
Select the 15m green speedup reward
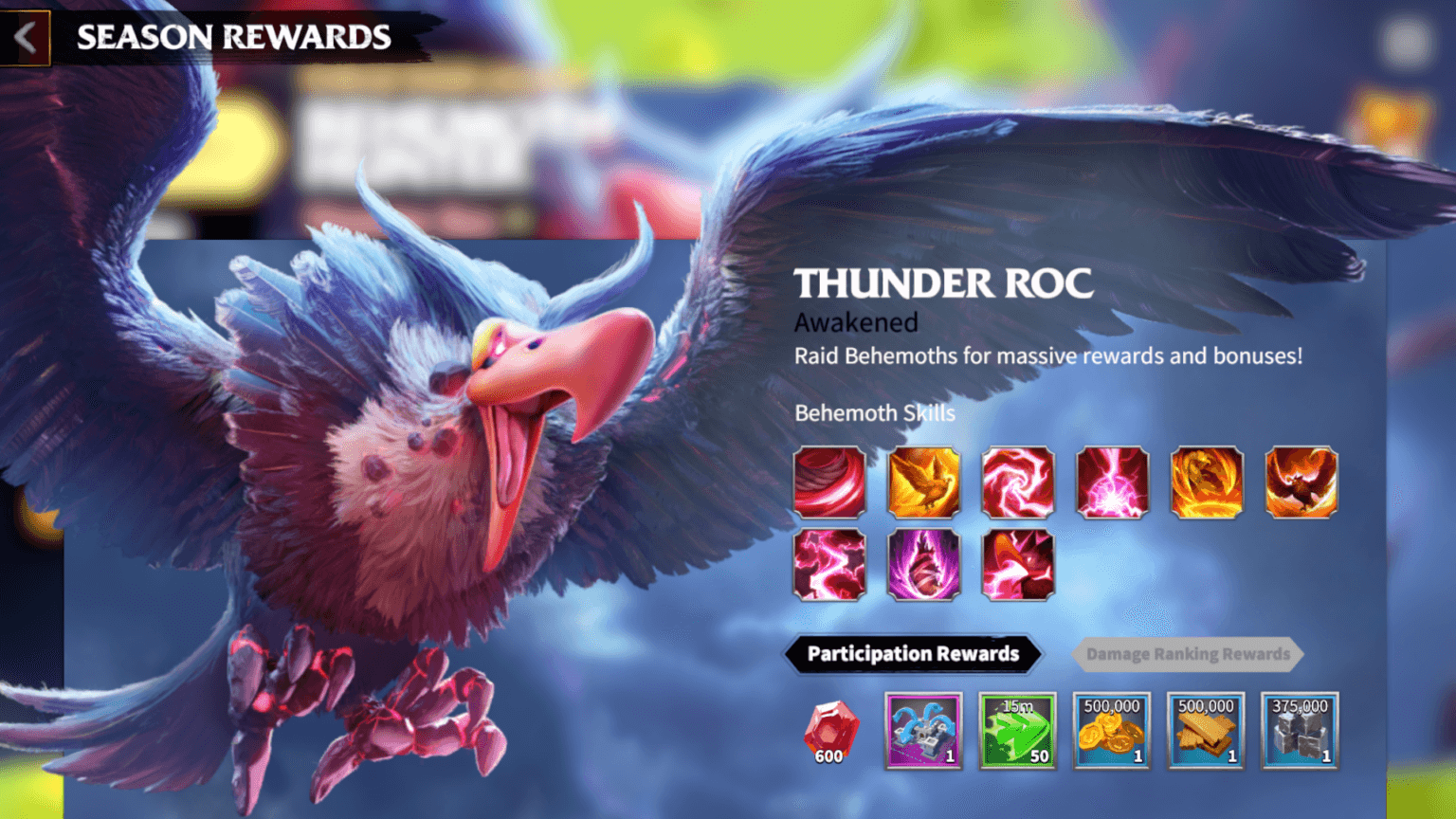point(1018,730)
